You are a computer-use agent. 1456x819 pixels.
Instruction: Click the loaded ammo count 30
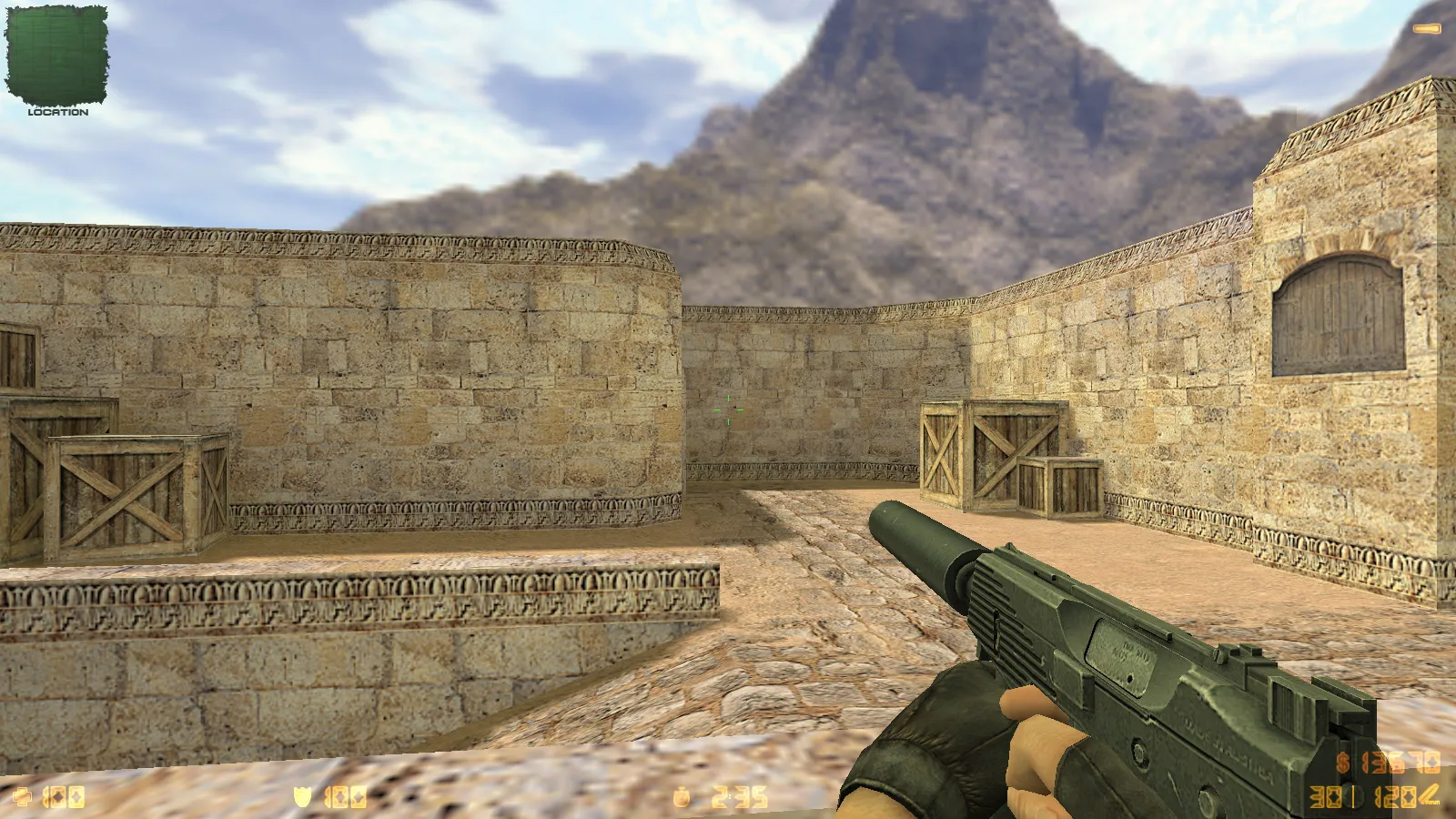[x=1325, y=795]
